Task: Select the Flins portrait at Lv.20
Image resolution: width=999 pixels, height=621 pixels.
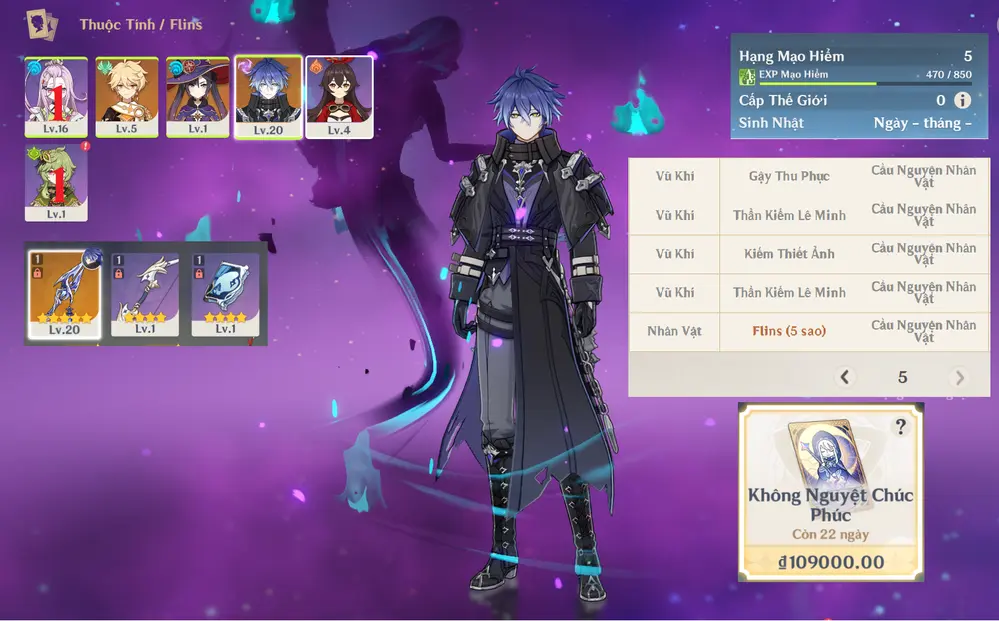Action: 267,96
